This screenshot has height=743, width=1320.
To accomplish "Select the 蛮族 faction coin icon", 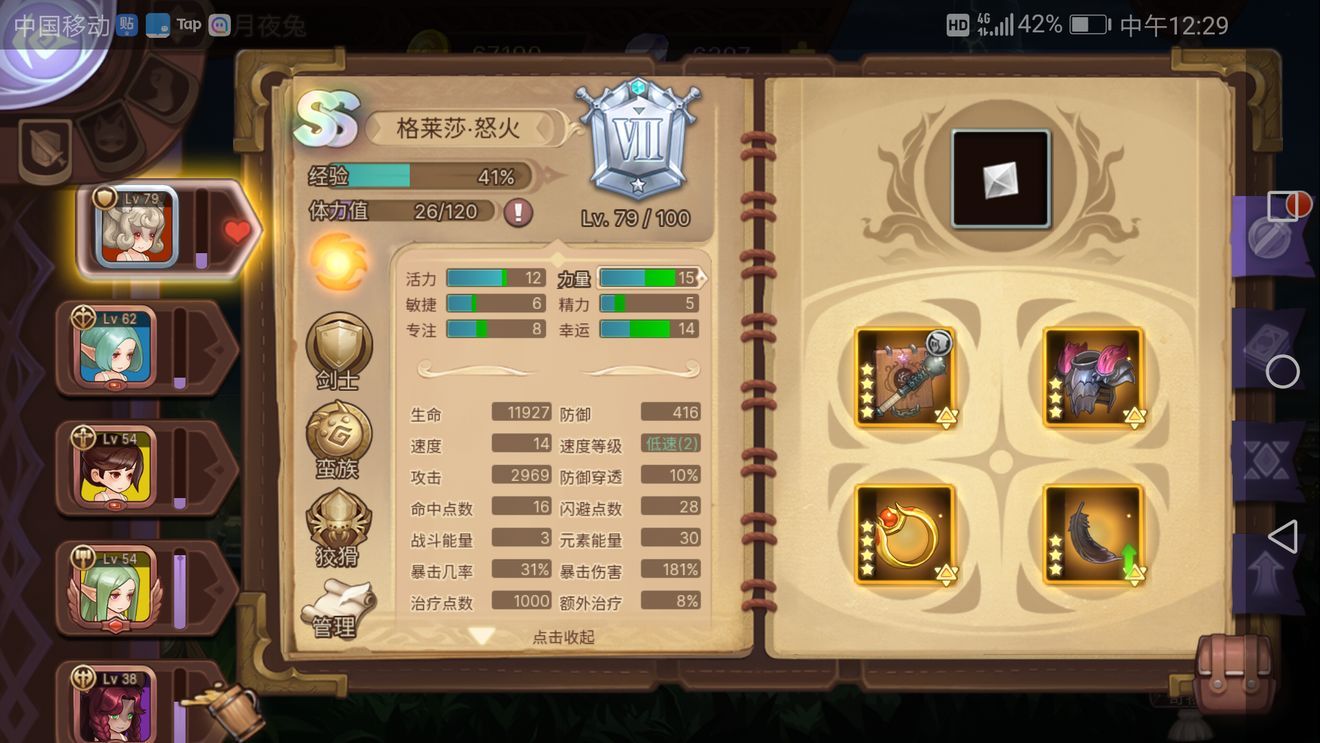I will click(x=339, y=430).
